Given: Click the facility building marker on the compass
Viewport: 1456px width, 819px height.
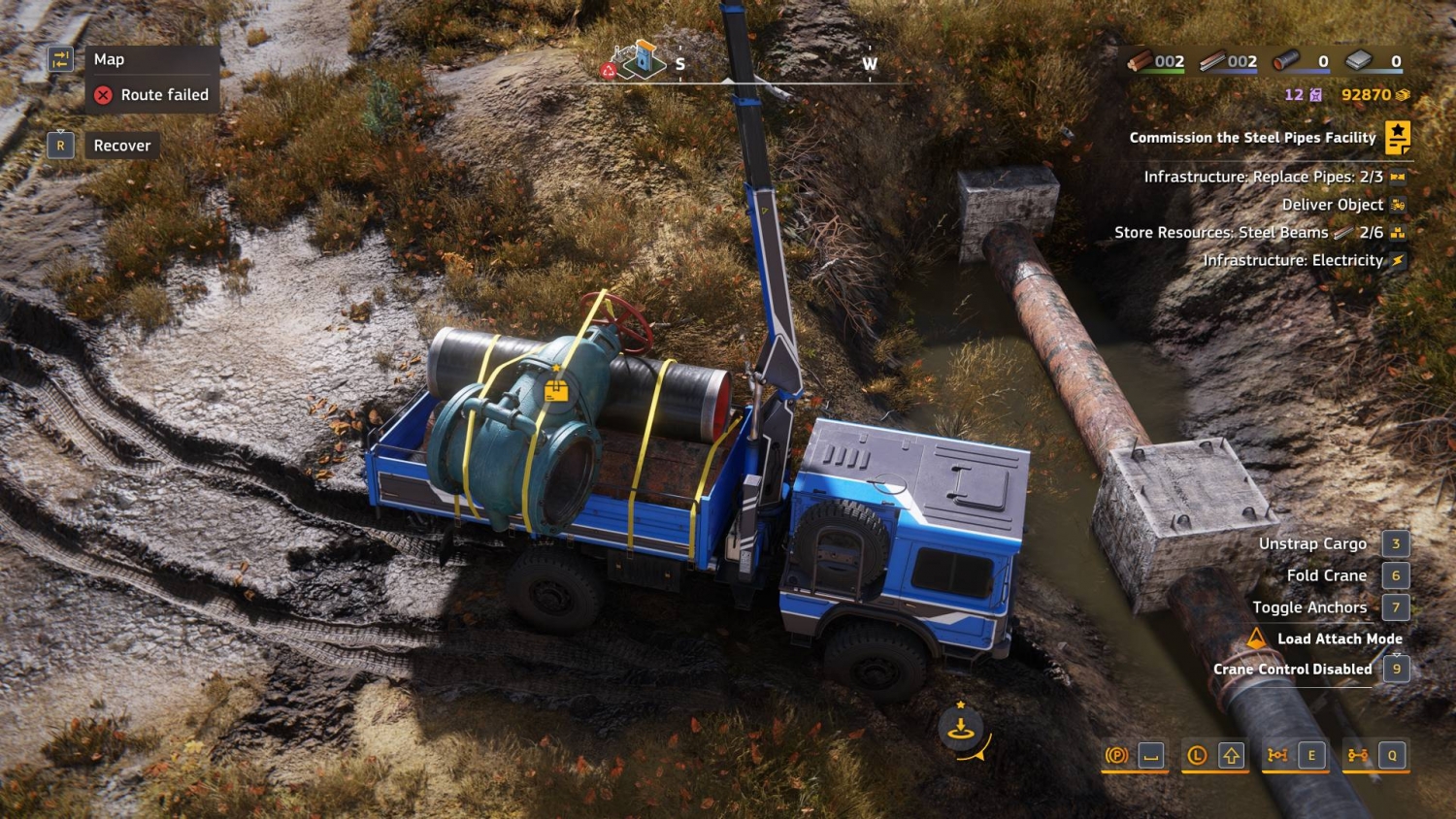Looking at the screenshot, I should (x=639, y=60).
